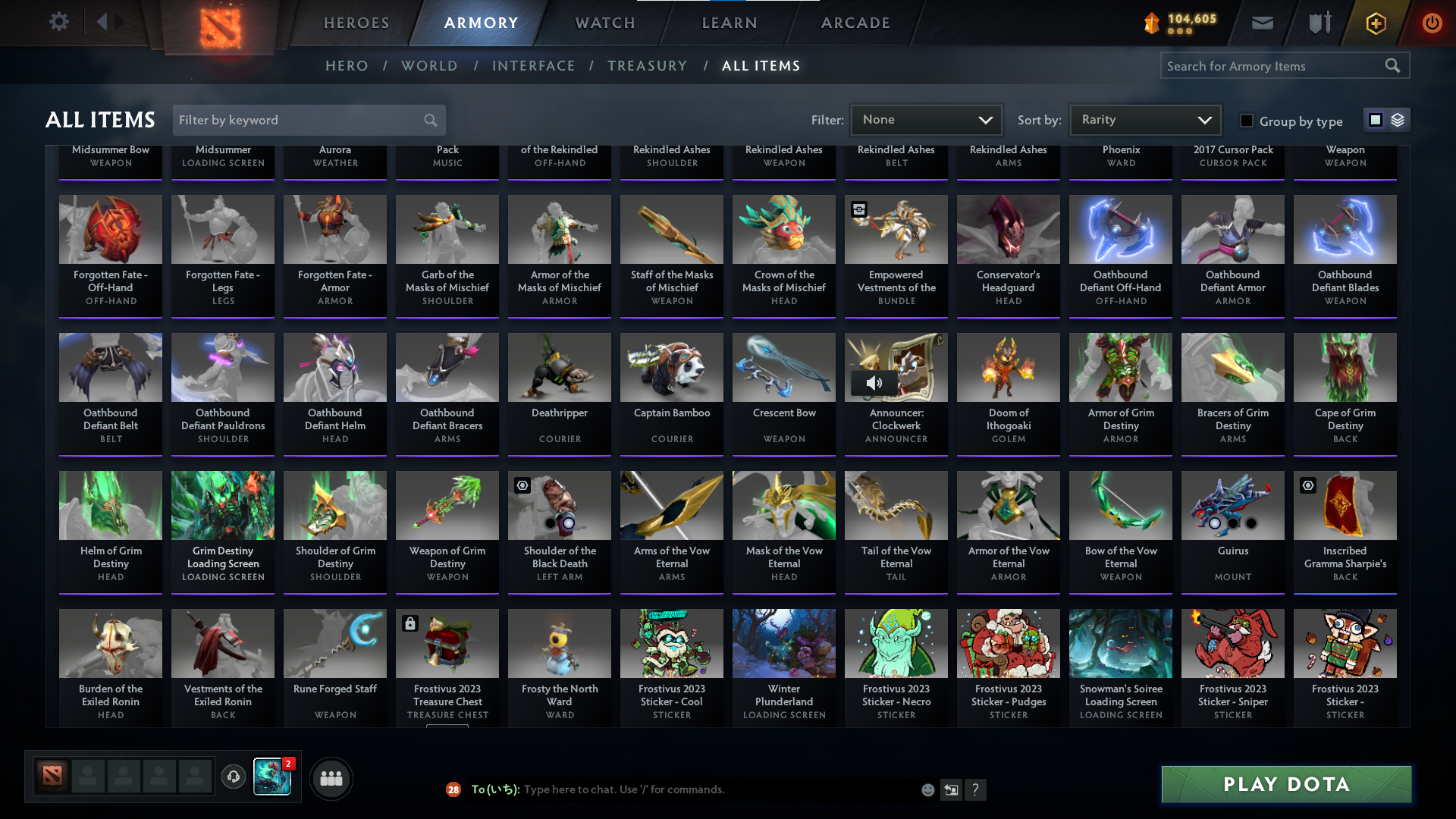Screen dimensions: 1456x819
Task: Select the Frostivus 2023 Treasure Chest thumbnail
Action: (x=447, y=643)
